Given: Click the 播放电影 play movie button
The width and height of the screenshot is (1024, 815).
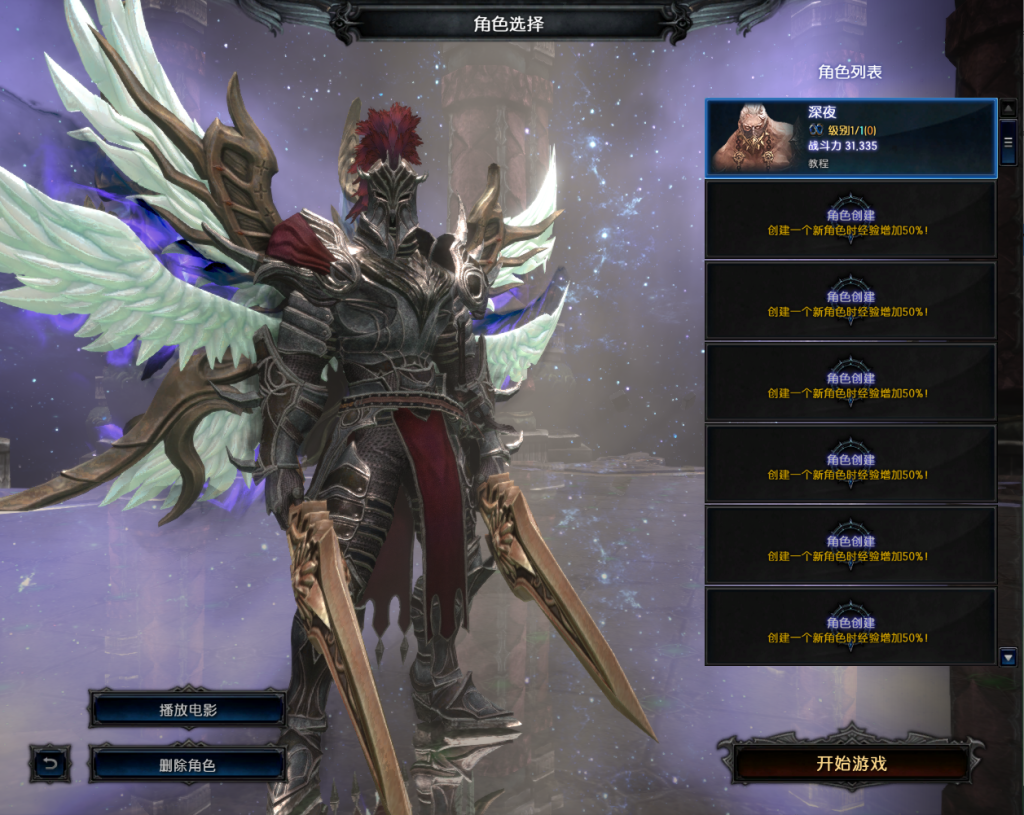Looking at the screenshot, I should click(188, 710).
